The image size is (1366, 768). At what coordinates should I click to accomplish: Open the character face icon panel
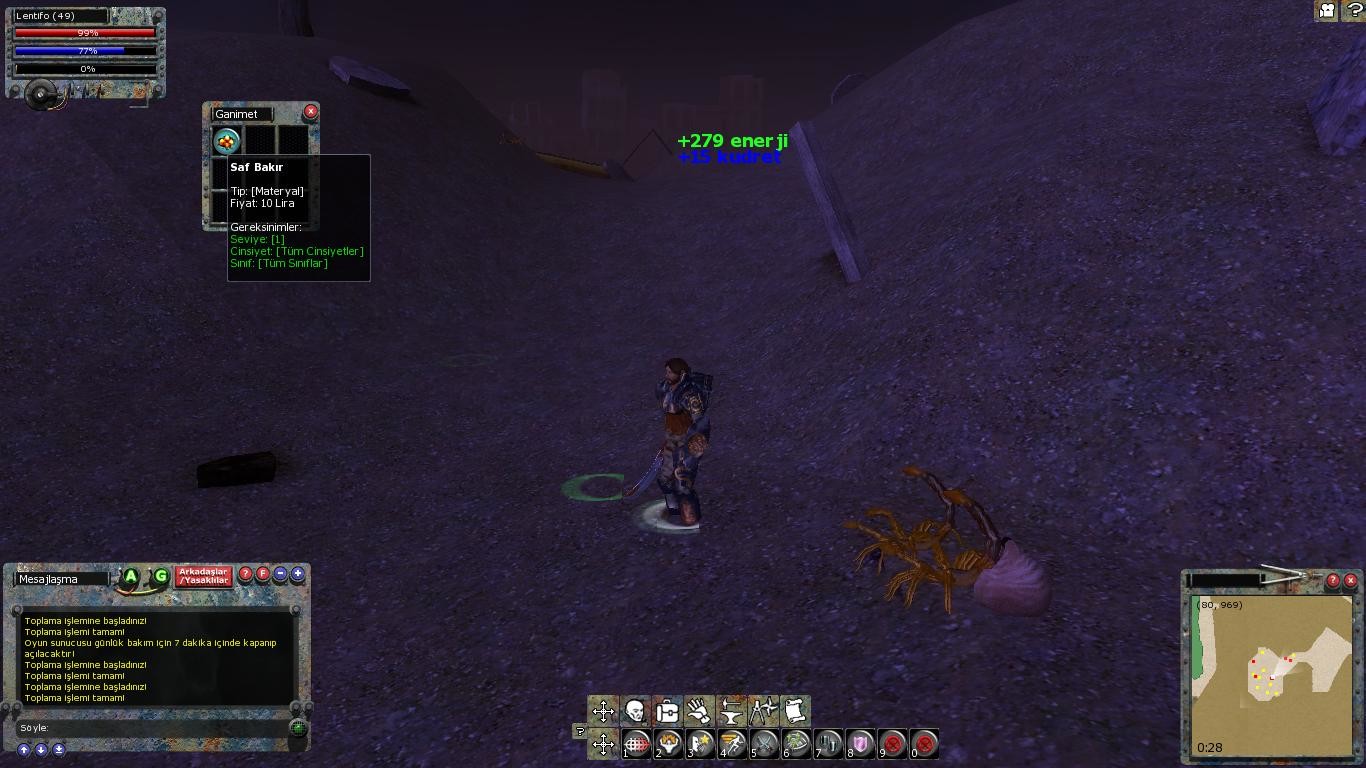[635, 711]
